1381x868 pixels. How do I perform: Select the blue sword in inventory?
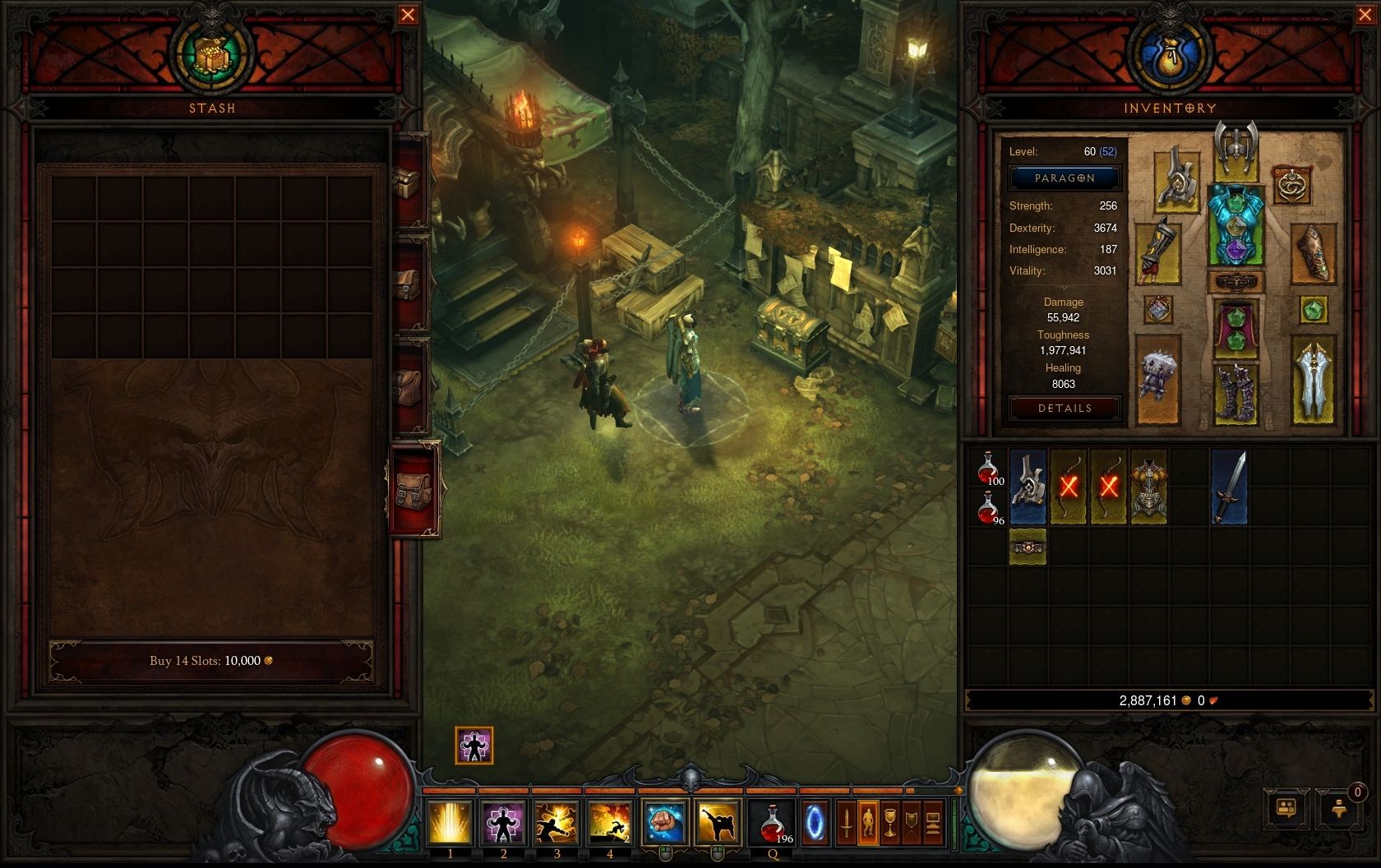[x=1229, y=487]
